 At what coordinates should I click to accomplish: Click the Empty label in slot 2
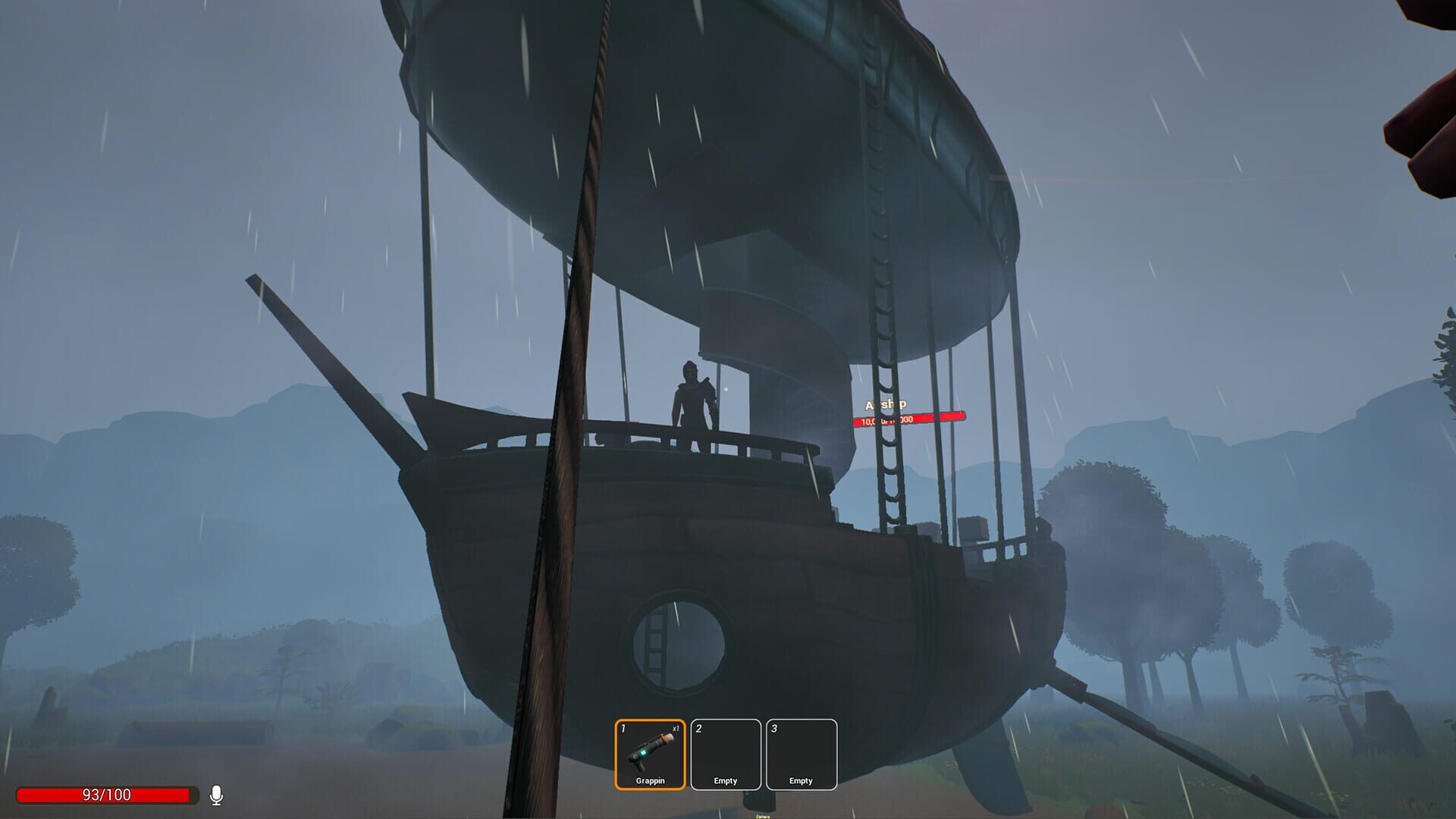(725, 780)
